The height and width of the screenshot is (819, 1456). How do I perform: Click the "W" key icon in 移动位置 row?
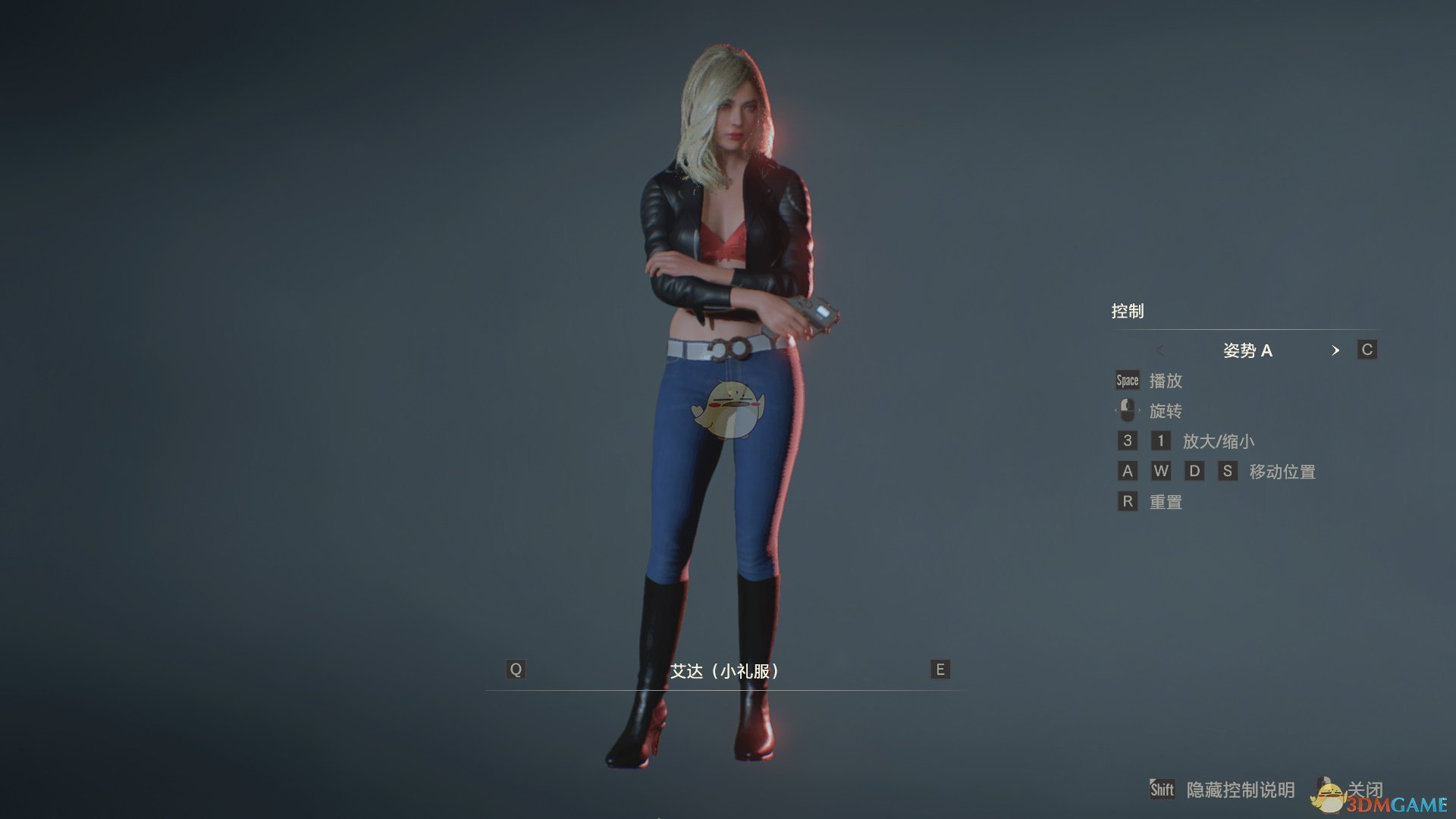point(1161,471)
